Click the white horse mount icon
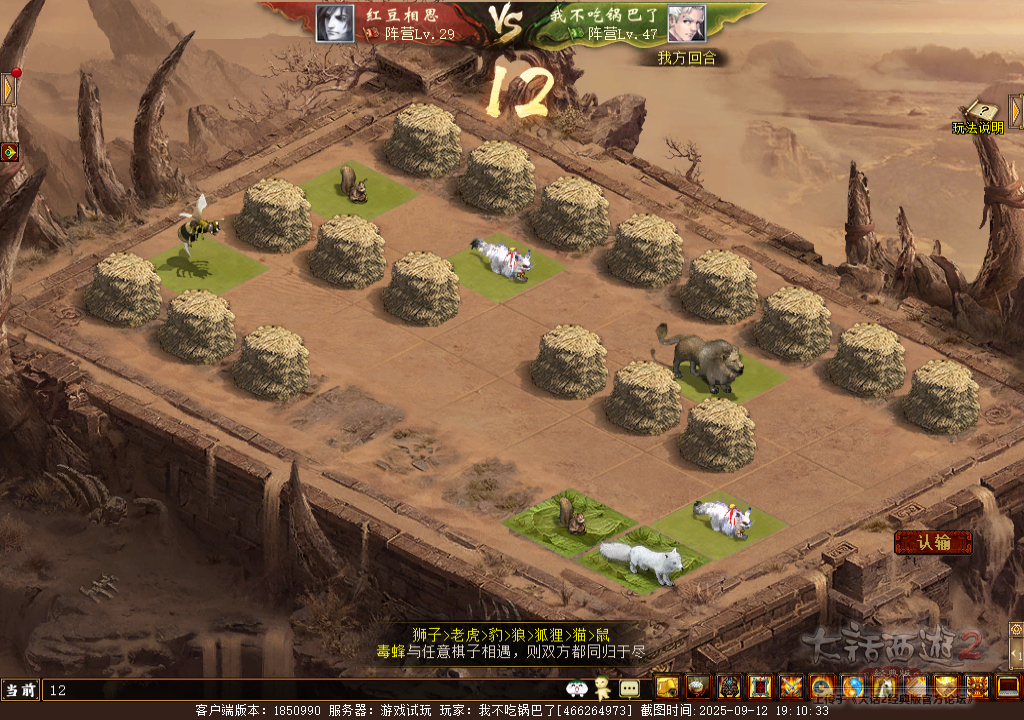Viewport: 1024px width, 720px height. 884,687
